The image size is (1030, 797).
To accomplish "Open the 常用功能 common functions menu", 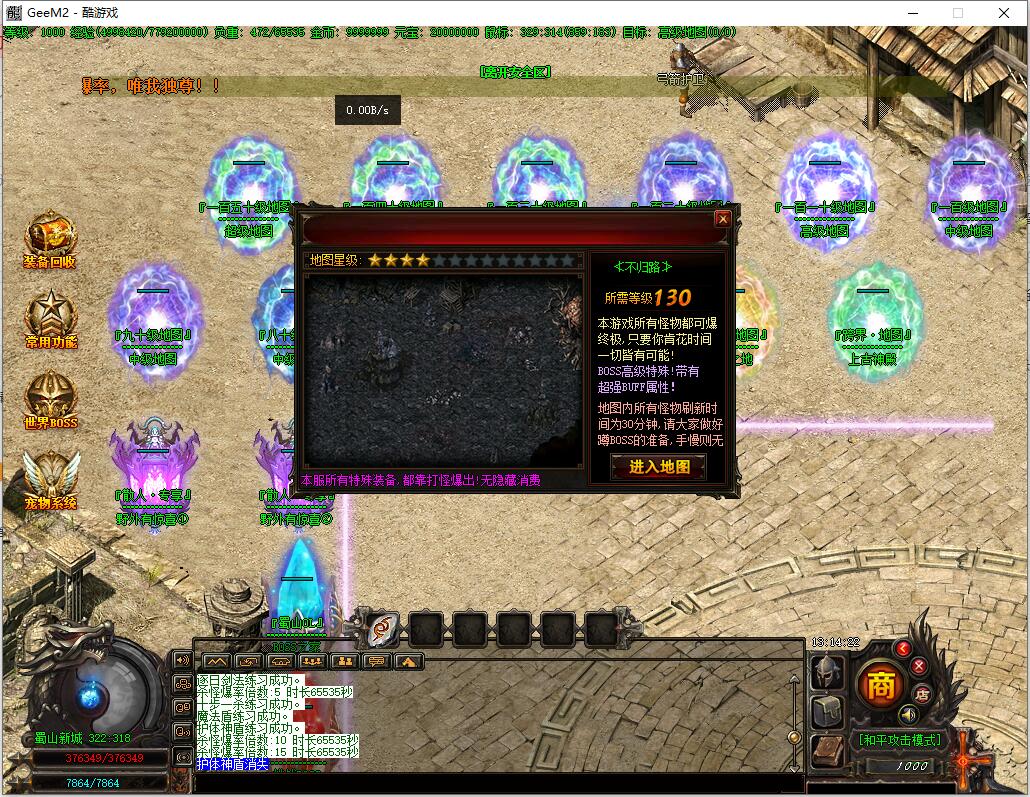I will (x=50, y=320).
